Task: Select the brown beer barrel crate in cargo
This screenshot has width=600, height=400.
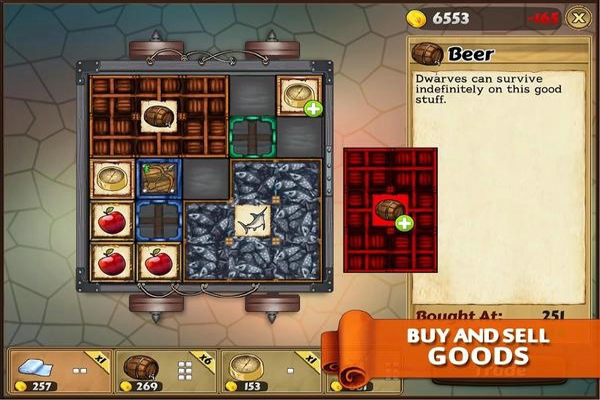Action: pyautogui.click(x=158, y=115)
